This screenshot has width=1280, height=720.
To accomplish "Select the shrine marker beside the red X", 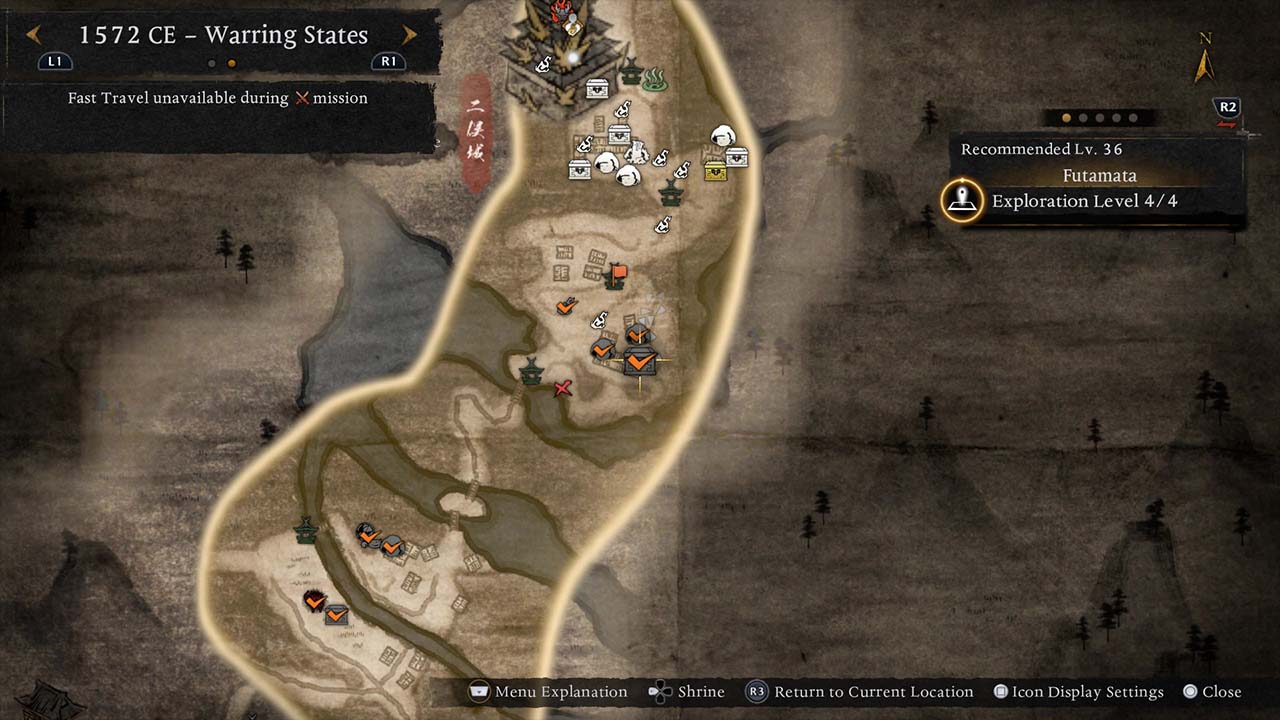I will [531, 371].
